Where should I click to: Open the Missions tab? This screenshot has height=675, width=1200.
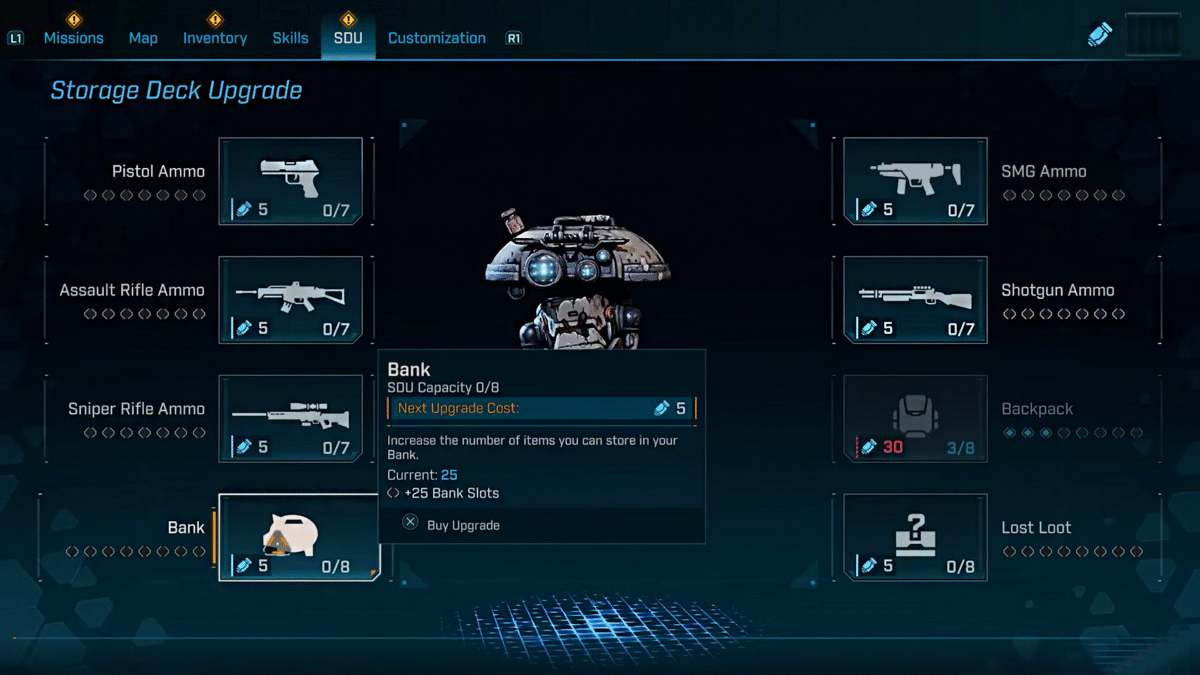[73, 38]
